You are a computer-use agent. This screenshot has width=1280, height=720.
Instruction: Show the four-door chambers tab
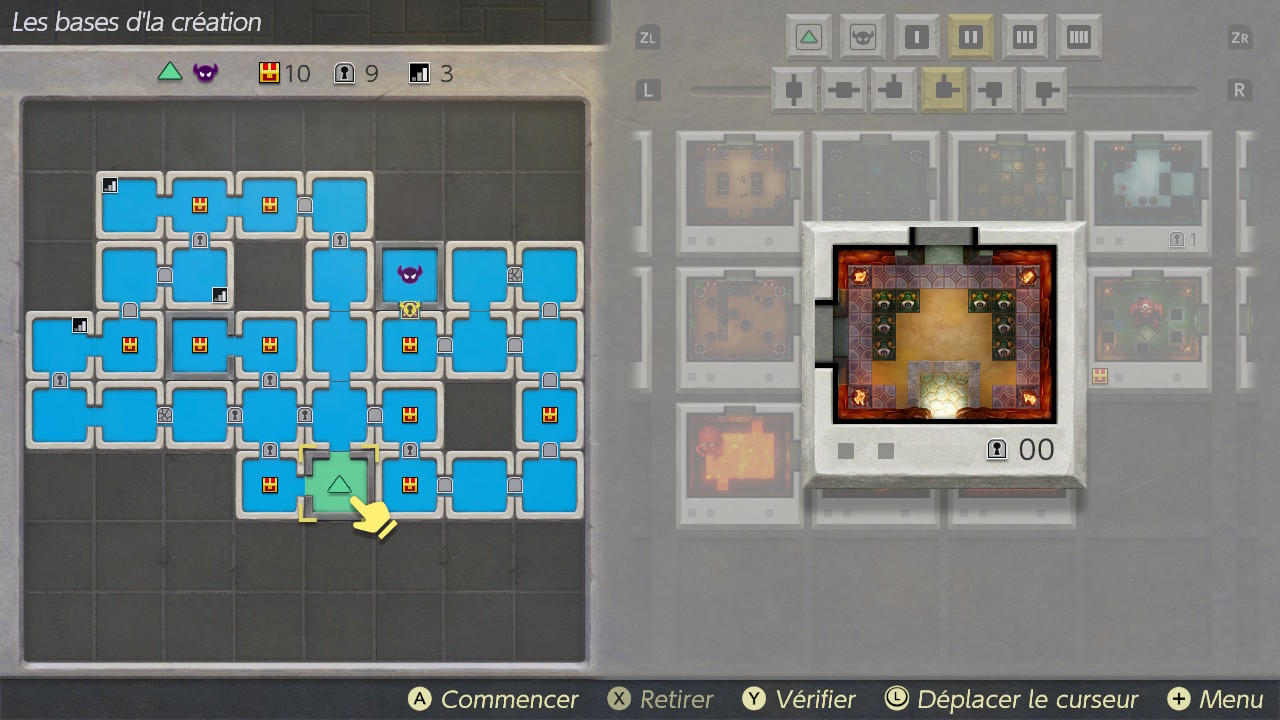click(1078, 38)
